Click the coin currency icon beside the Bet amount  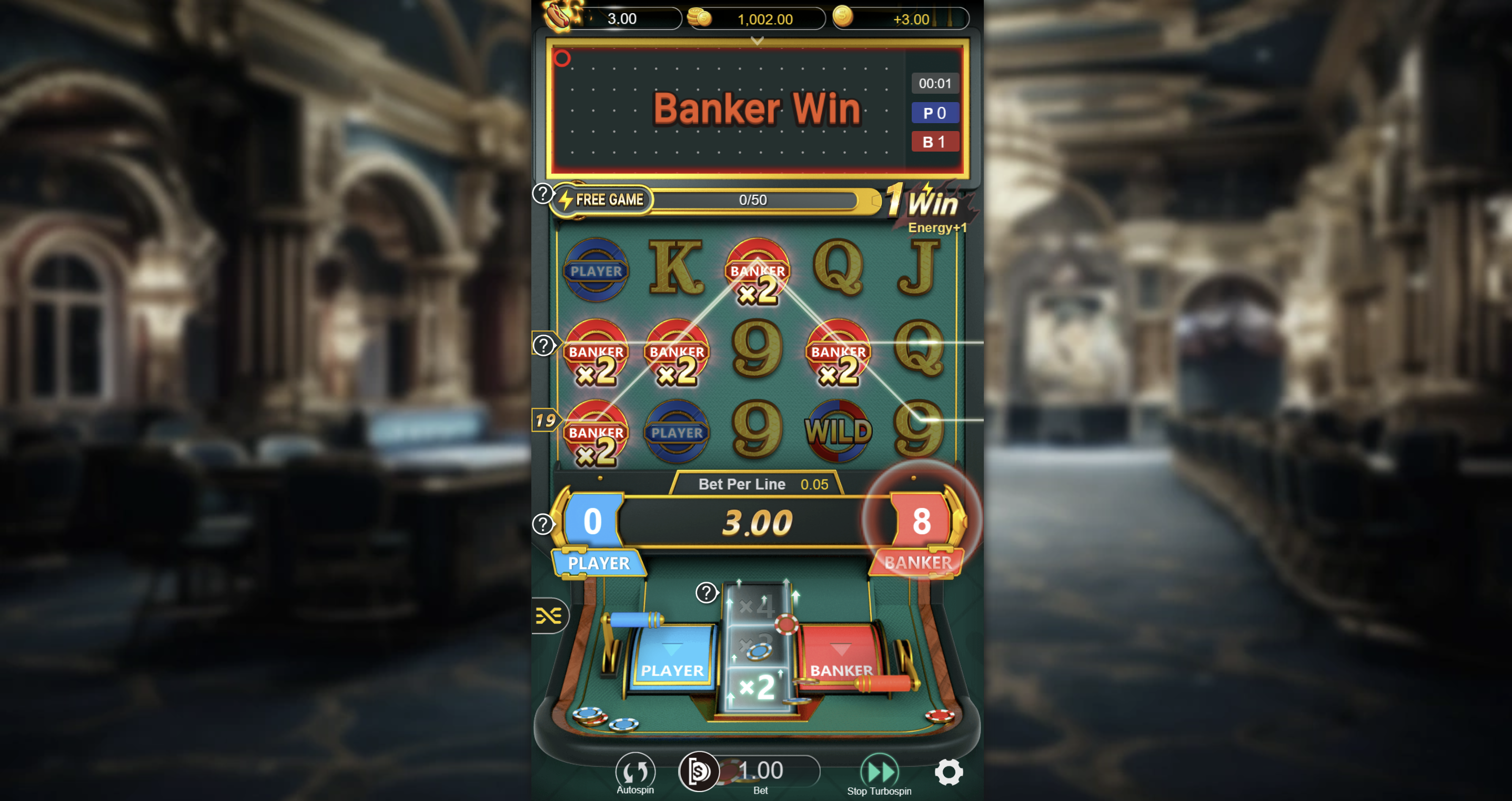699,772
